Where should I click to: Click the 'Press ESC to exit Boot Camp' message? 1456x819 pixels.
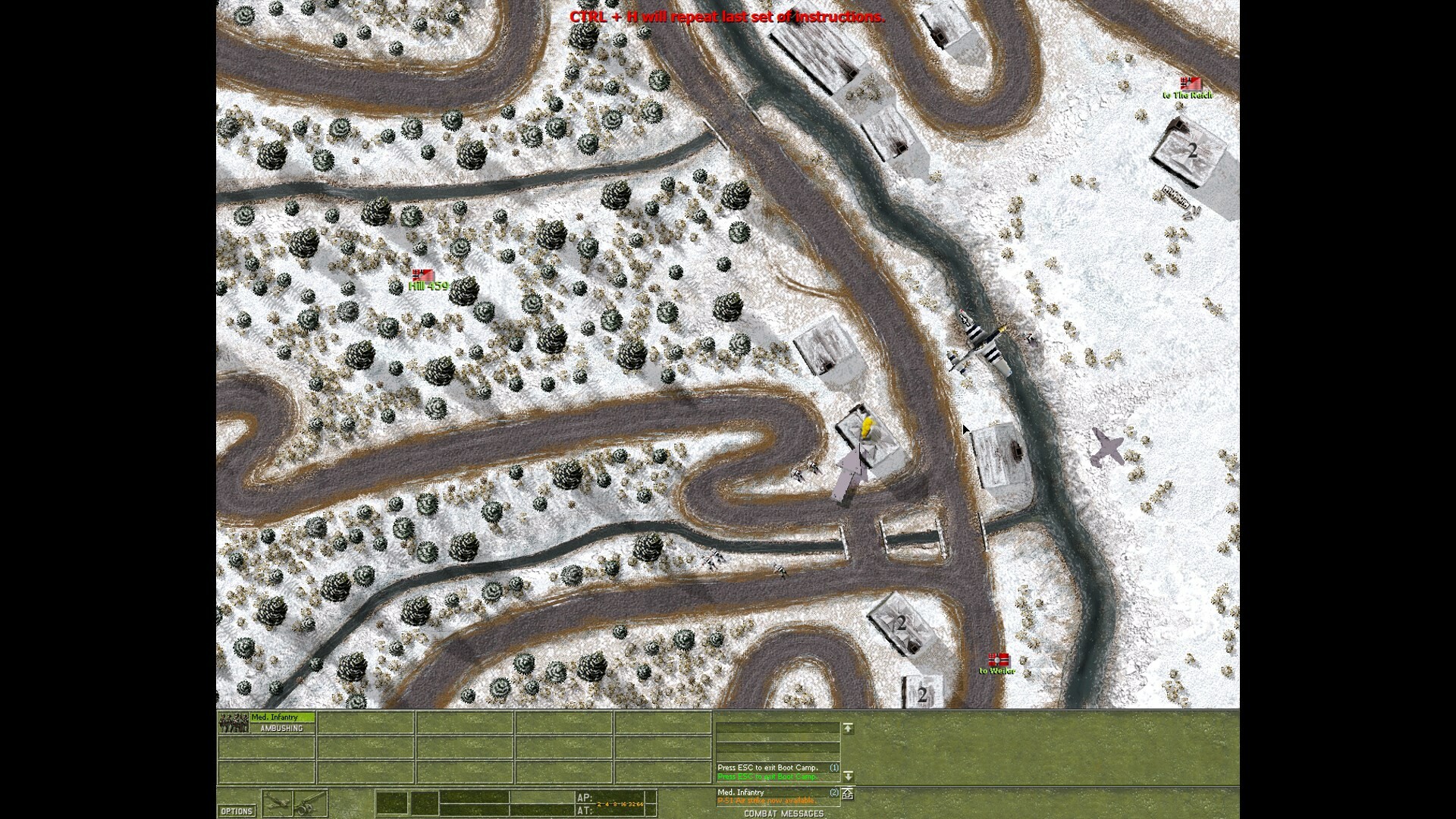tap(767, 767)
